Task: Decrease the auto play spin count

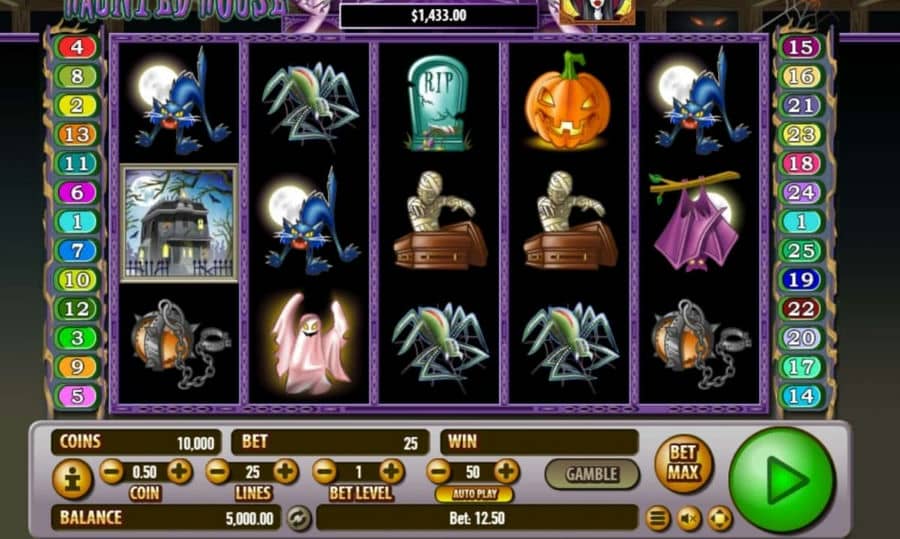Action: coord(439,471)
